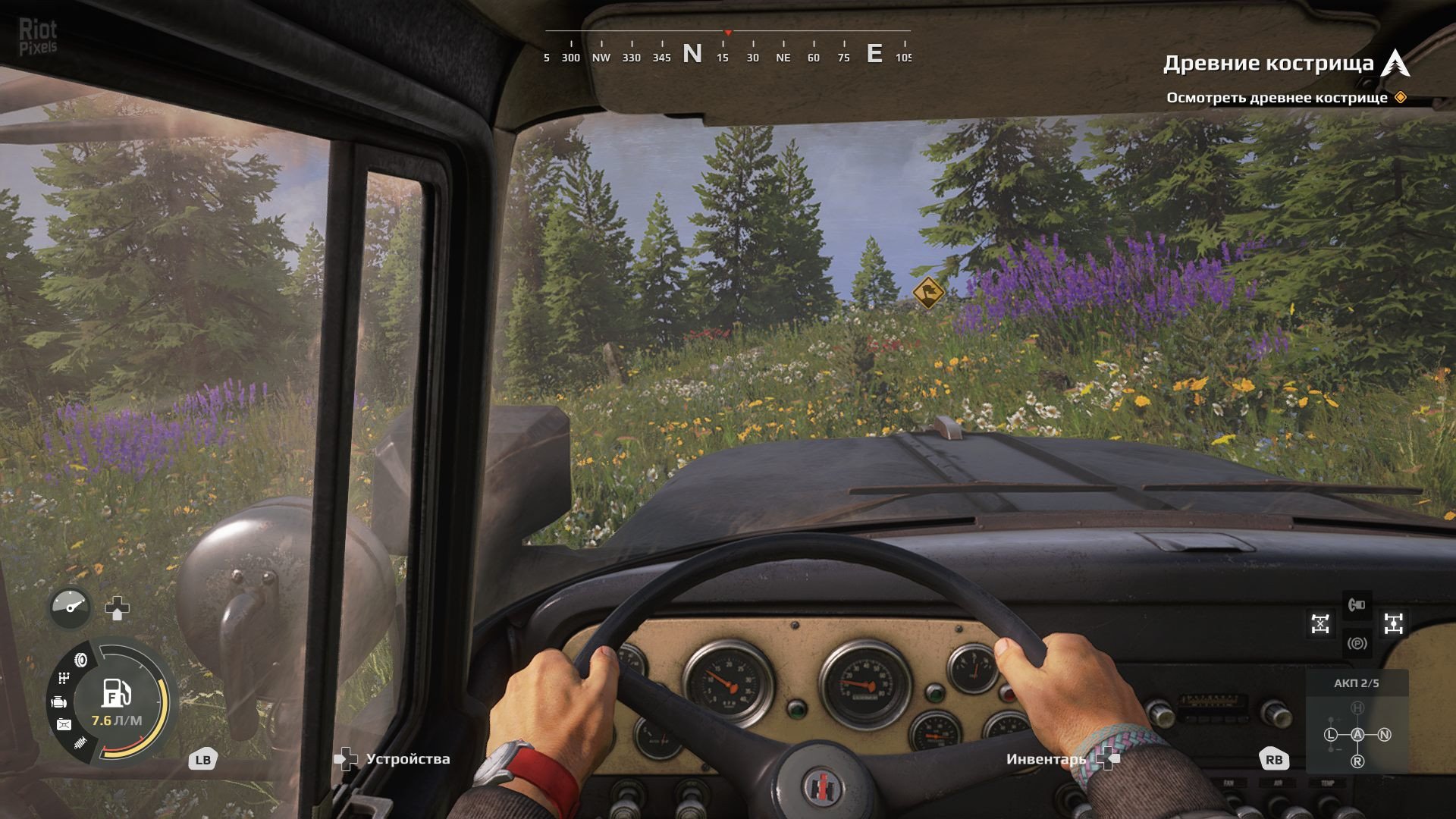Viewport: 1456px width, 819px height.
Task: Select Low gear (L) on gearbox
Action: pyautogui.click(x=1331, y=734)
